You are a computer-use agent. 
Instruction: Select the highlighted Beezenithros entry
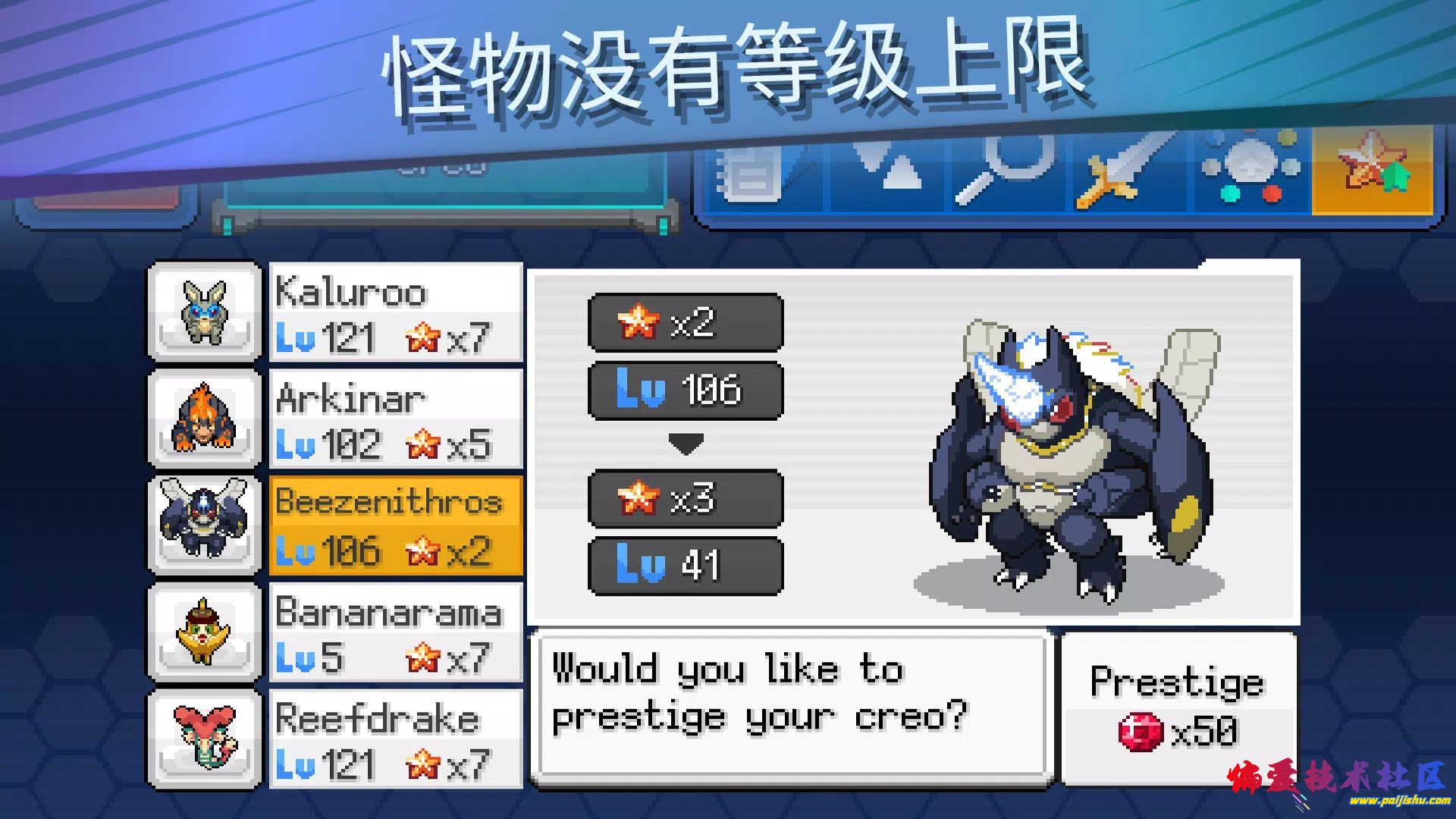pyautogui.click(x=396, y=526)
